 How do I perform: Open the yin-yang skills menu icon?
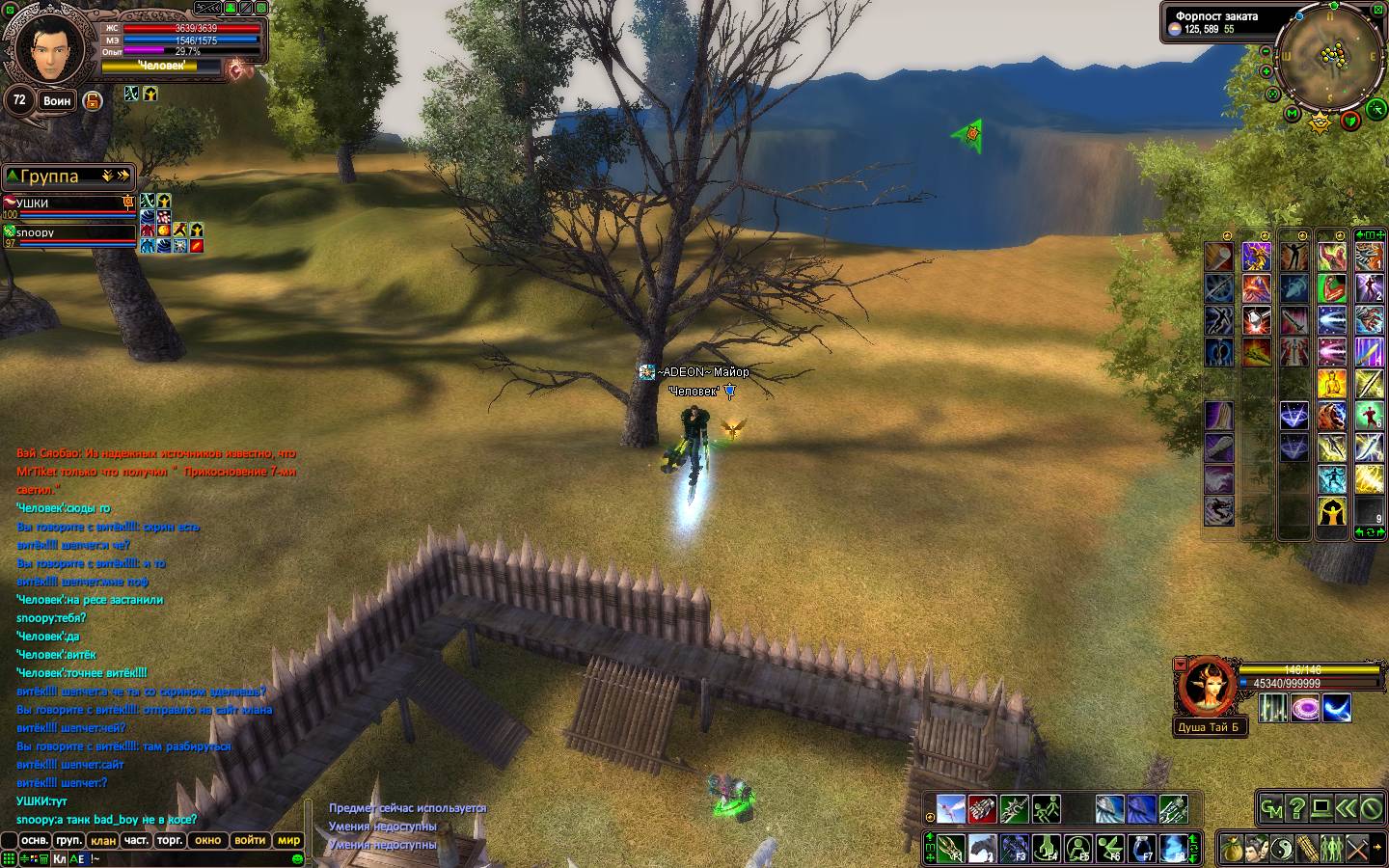point(1281,850)
